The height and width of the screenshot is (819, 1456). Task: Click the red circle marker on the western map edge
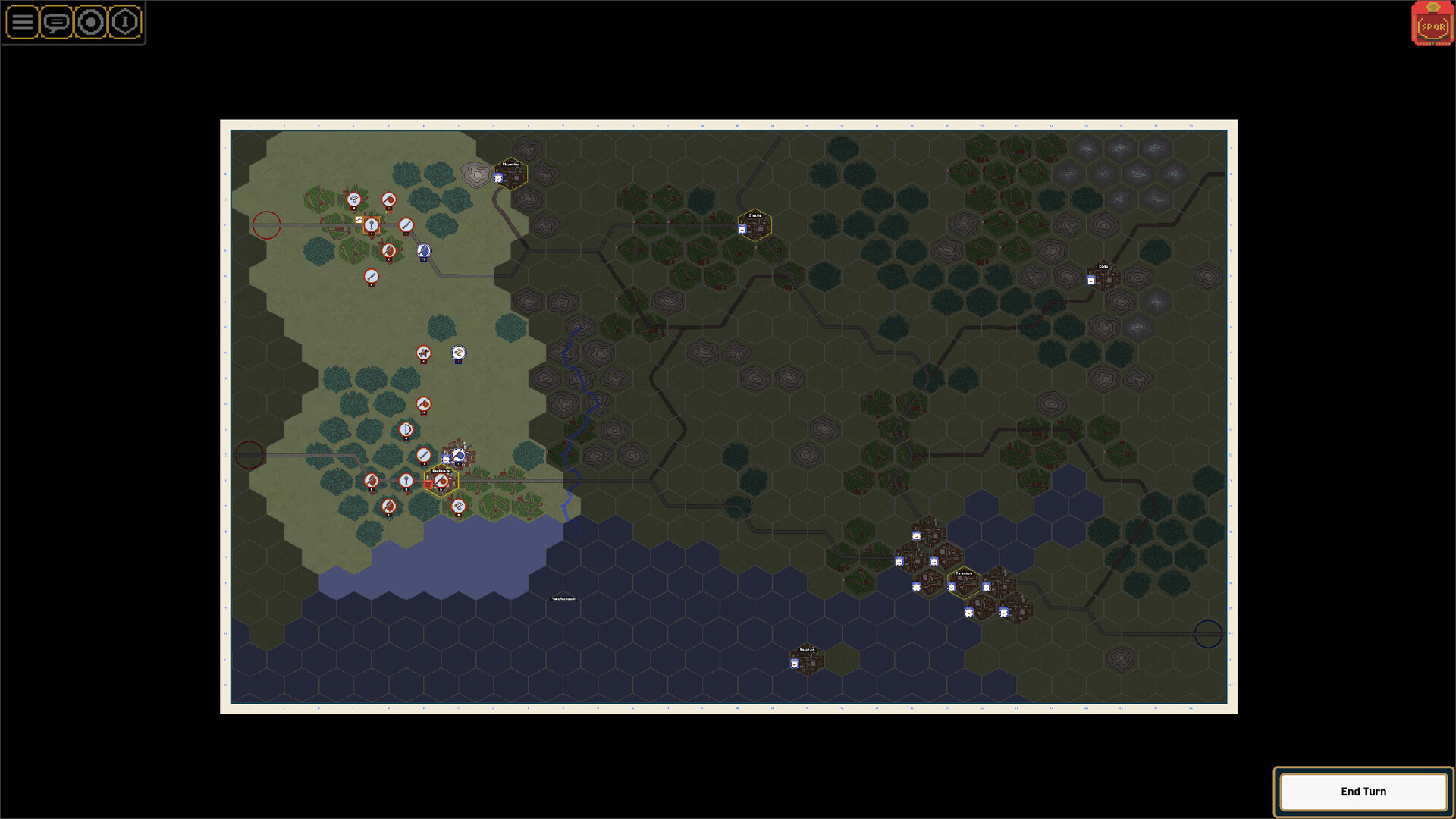point(267,224)
